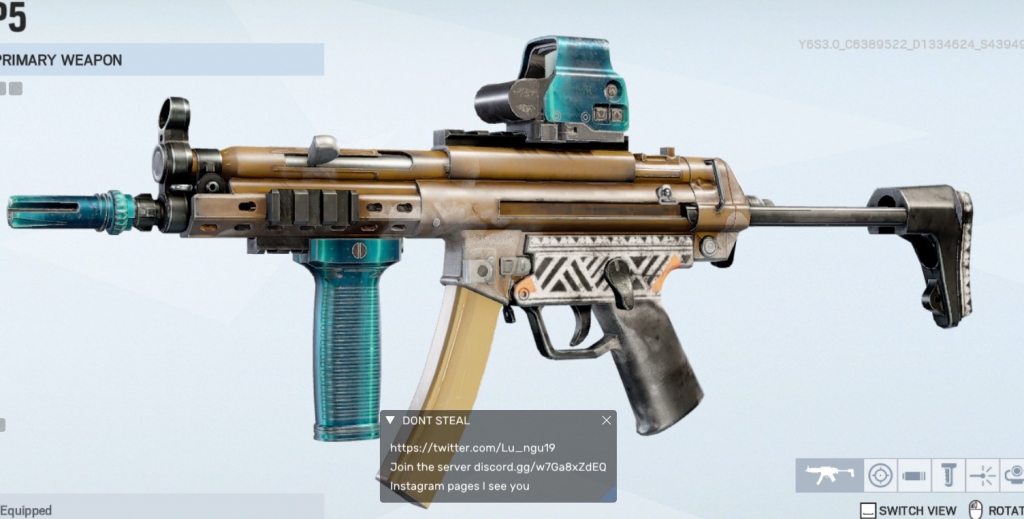
Task: Choose the barrel attachment category
Action: [914, 475]
